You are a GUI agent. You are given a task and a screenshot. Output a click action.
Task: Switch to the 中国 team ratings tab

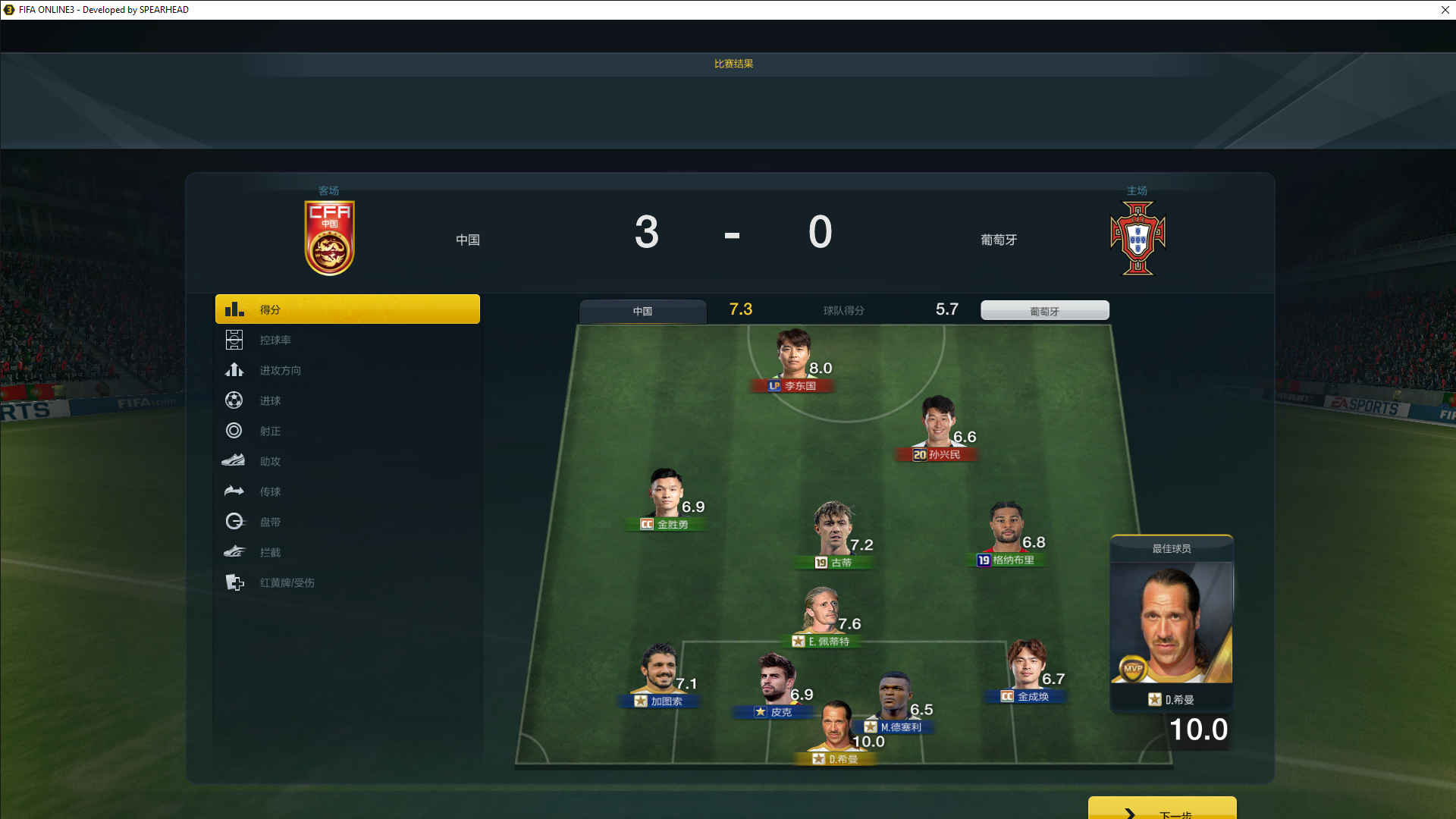coord(642,311)
